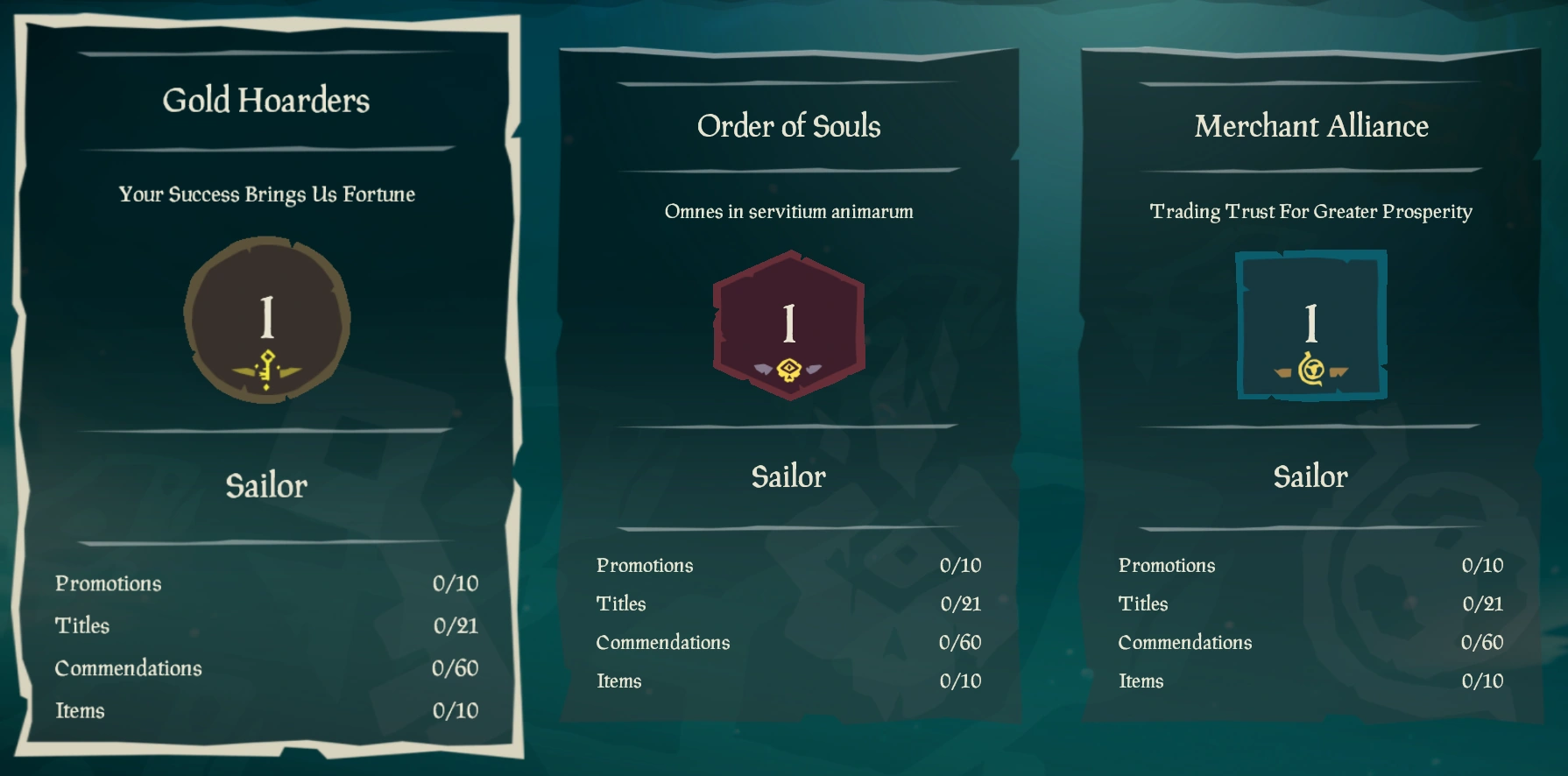
Task: Open the Merchant Alliance panel
Action: [x=1310, y=125]
